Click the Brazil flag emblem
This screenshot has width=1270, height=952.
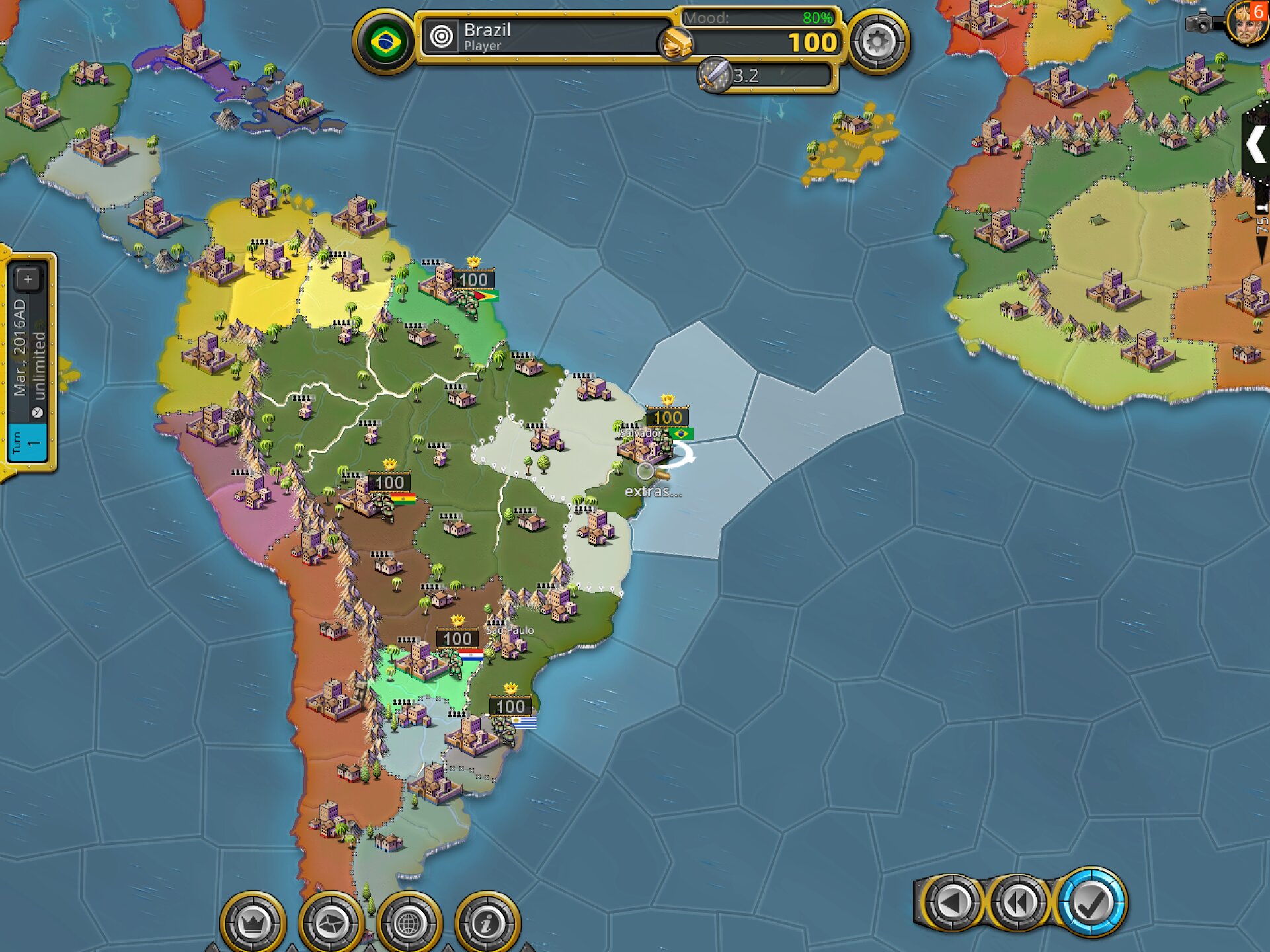click(385, 42)
